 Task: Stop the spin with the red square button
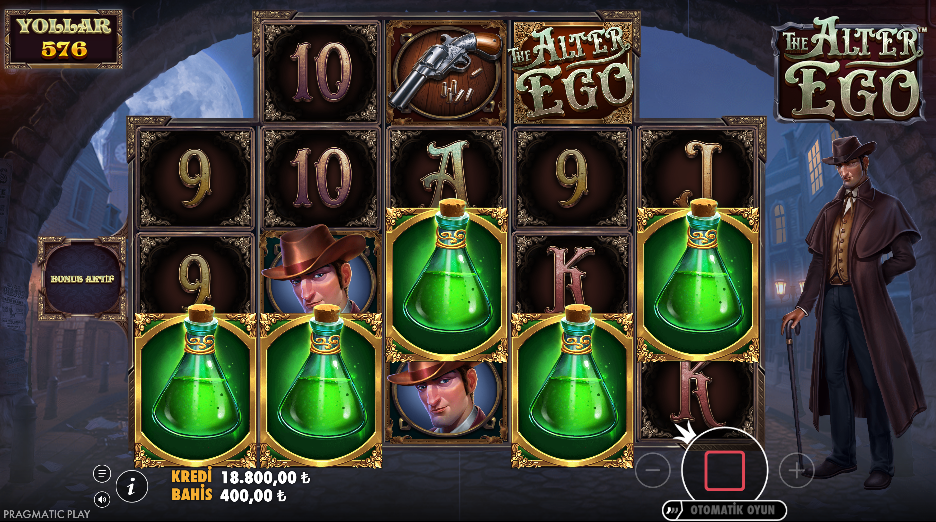[724, 469]
